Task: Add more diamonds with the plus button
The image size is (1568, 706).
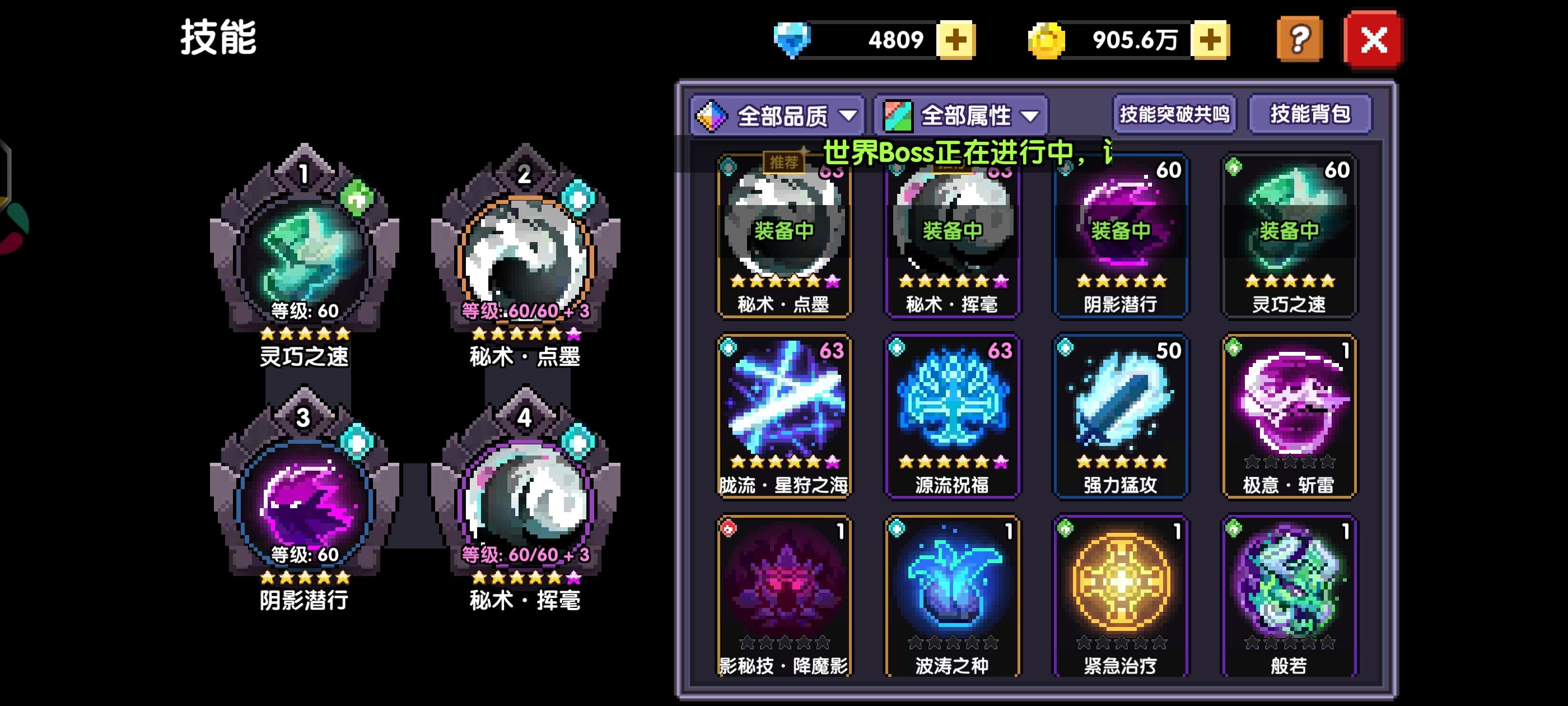Action: [956, 40]
